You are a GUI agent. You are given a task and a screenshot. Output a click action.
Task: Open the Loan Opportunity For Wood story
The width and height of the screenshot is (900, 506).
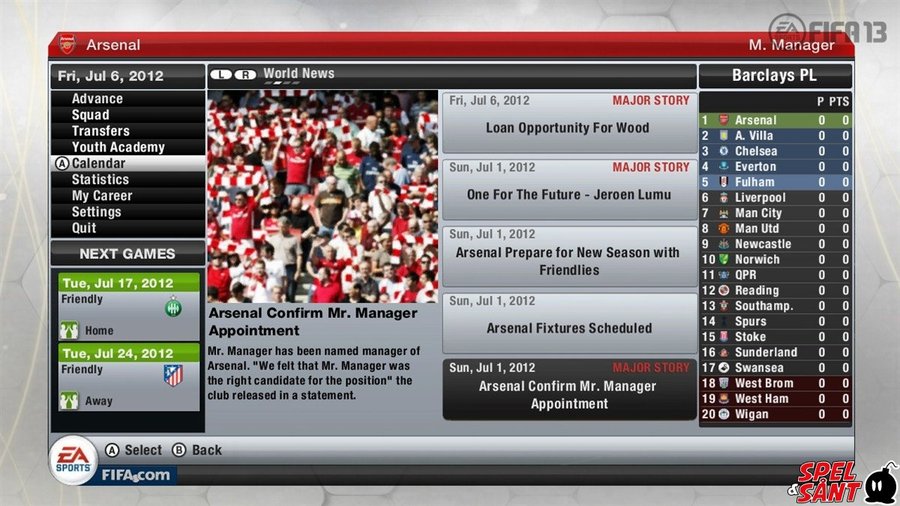568,122
